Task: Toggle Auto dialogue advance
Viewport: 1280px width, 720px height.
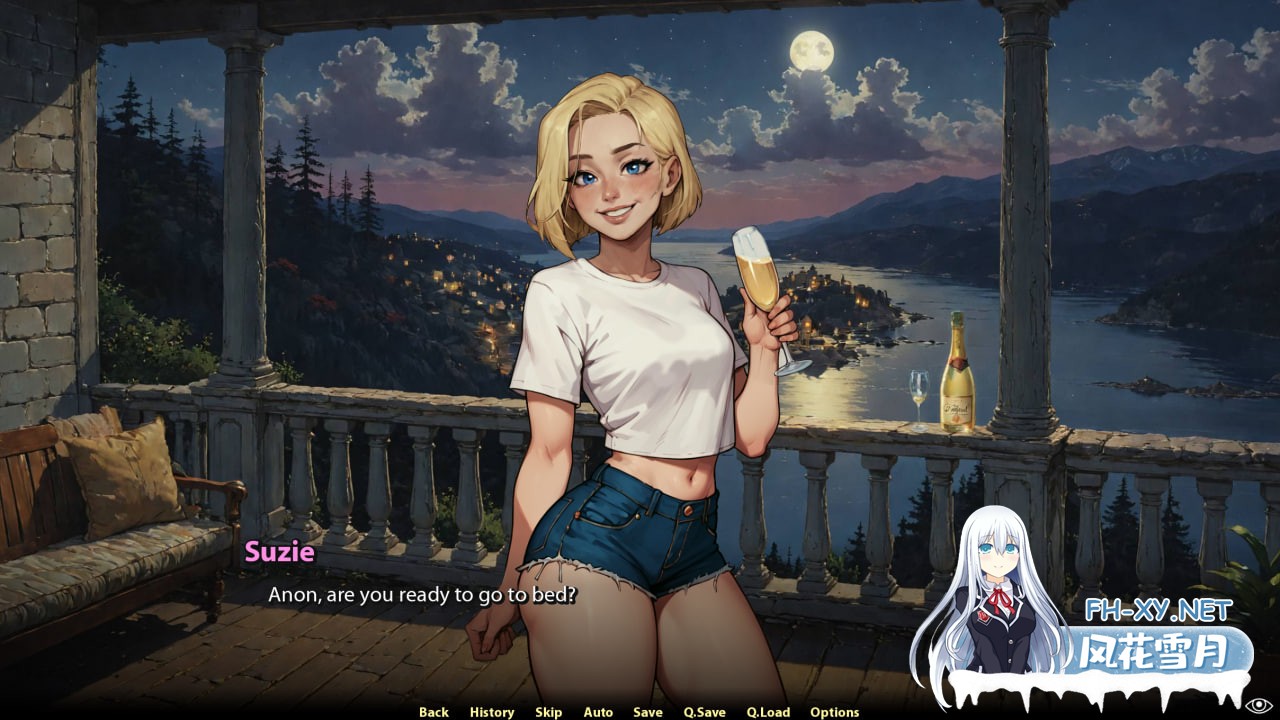Action: (x=598, y=712)
